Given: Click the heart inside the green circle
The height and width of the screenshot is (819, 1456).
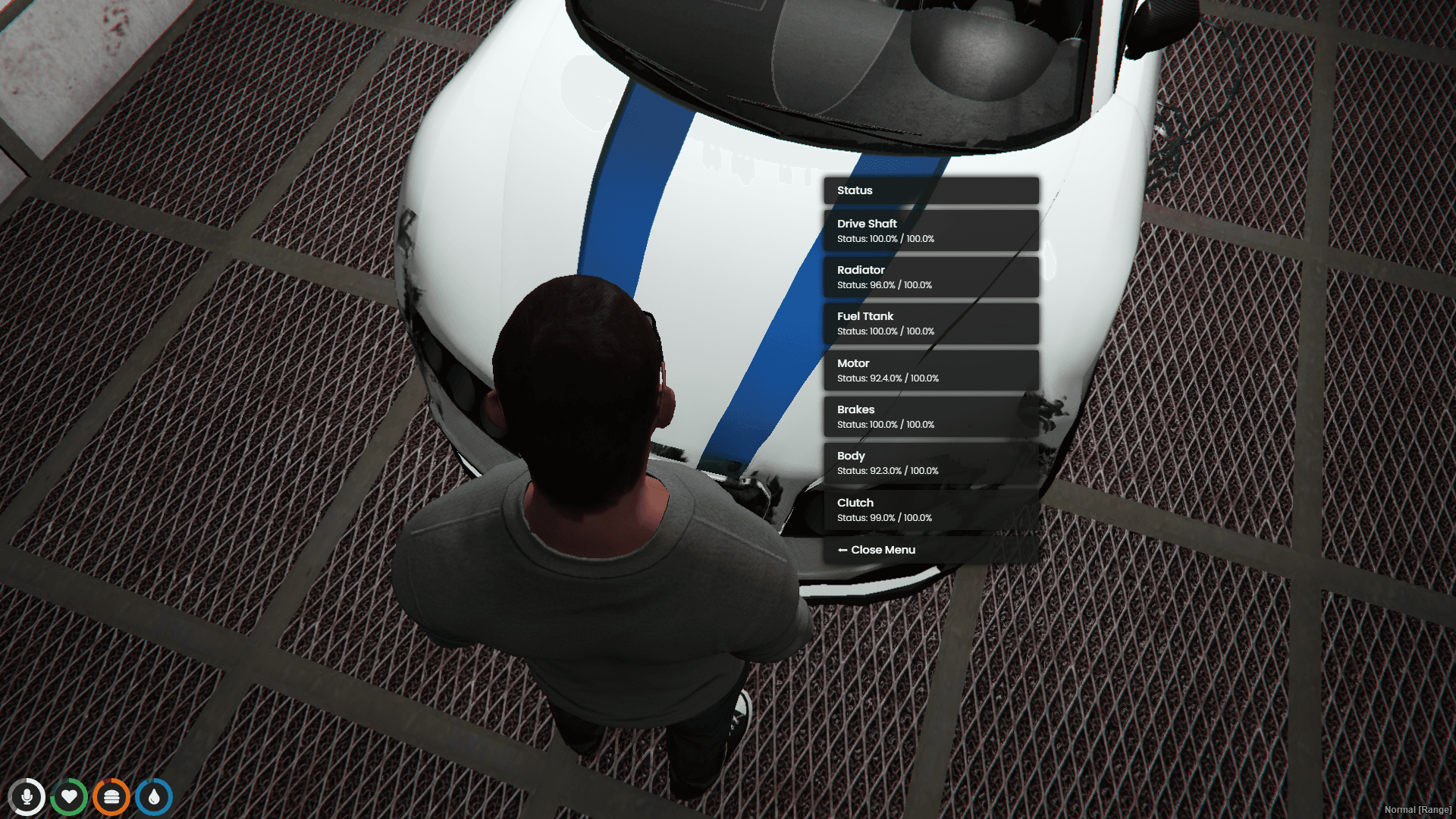Looking at the screenshot, I should 70,797.
